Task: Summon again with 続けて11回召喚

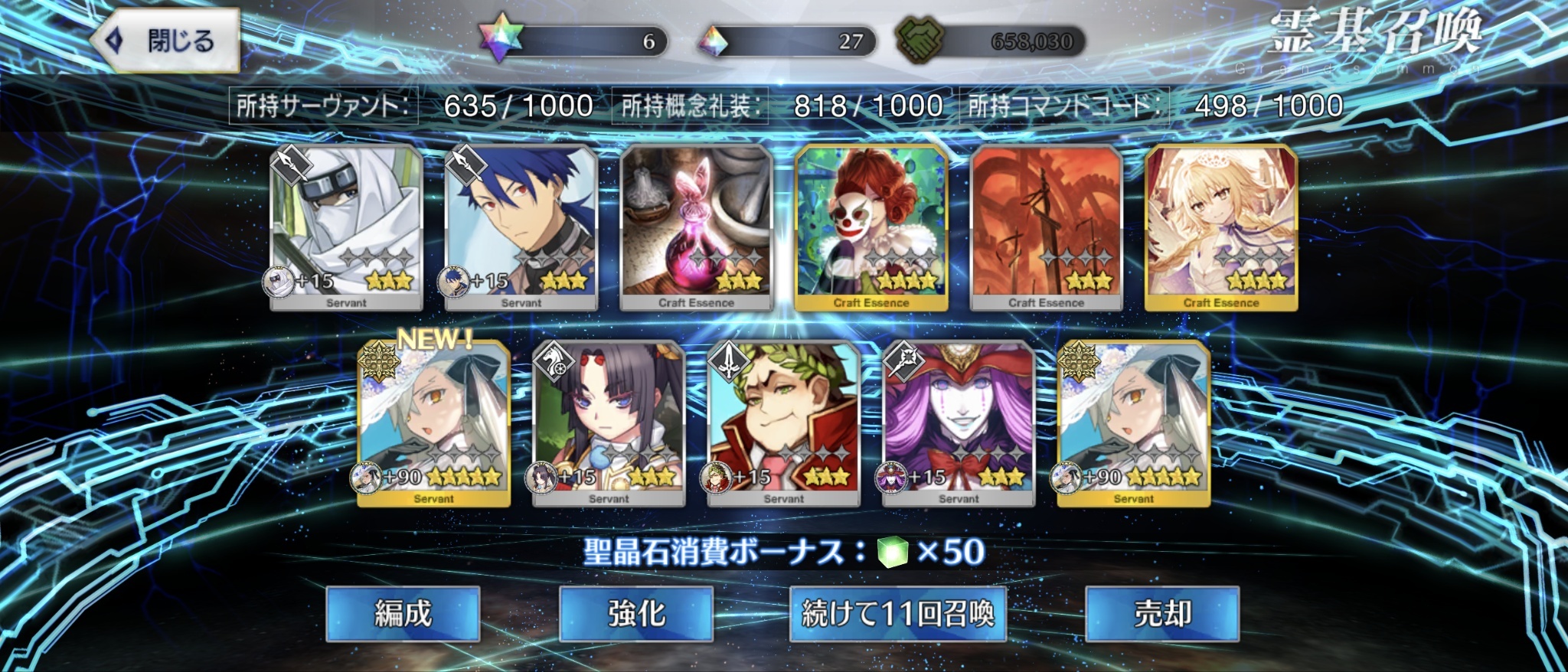Action: (897, 613)
